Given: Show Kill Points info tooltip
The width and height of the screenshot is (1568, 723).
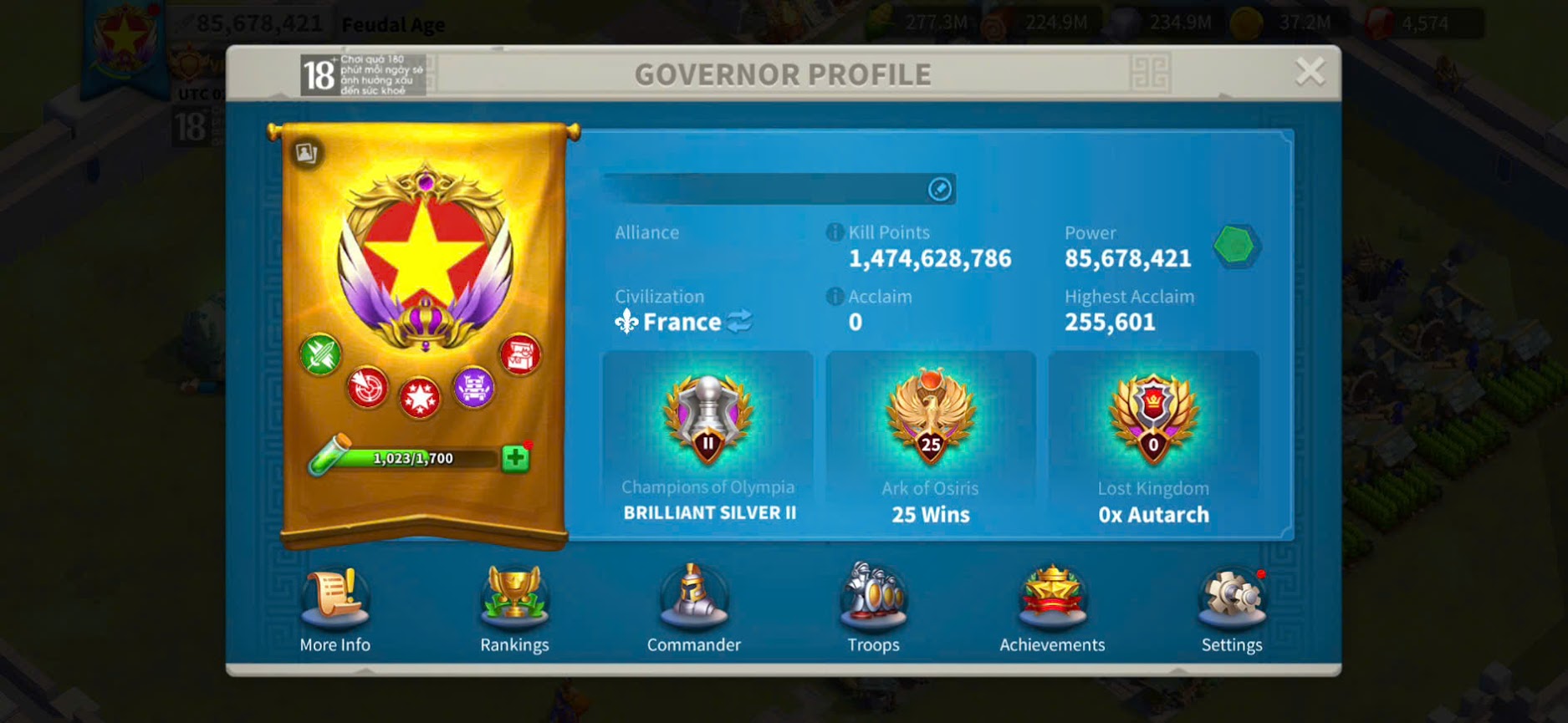Looking at the screenshot, I should coord(835,232).
